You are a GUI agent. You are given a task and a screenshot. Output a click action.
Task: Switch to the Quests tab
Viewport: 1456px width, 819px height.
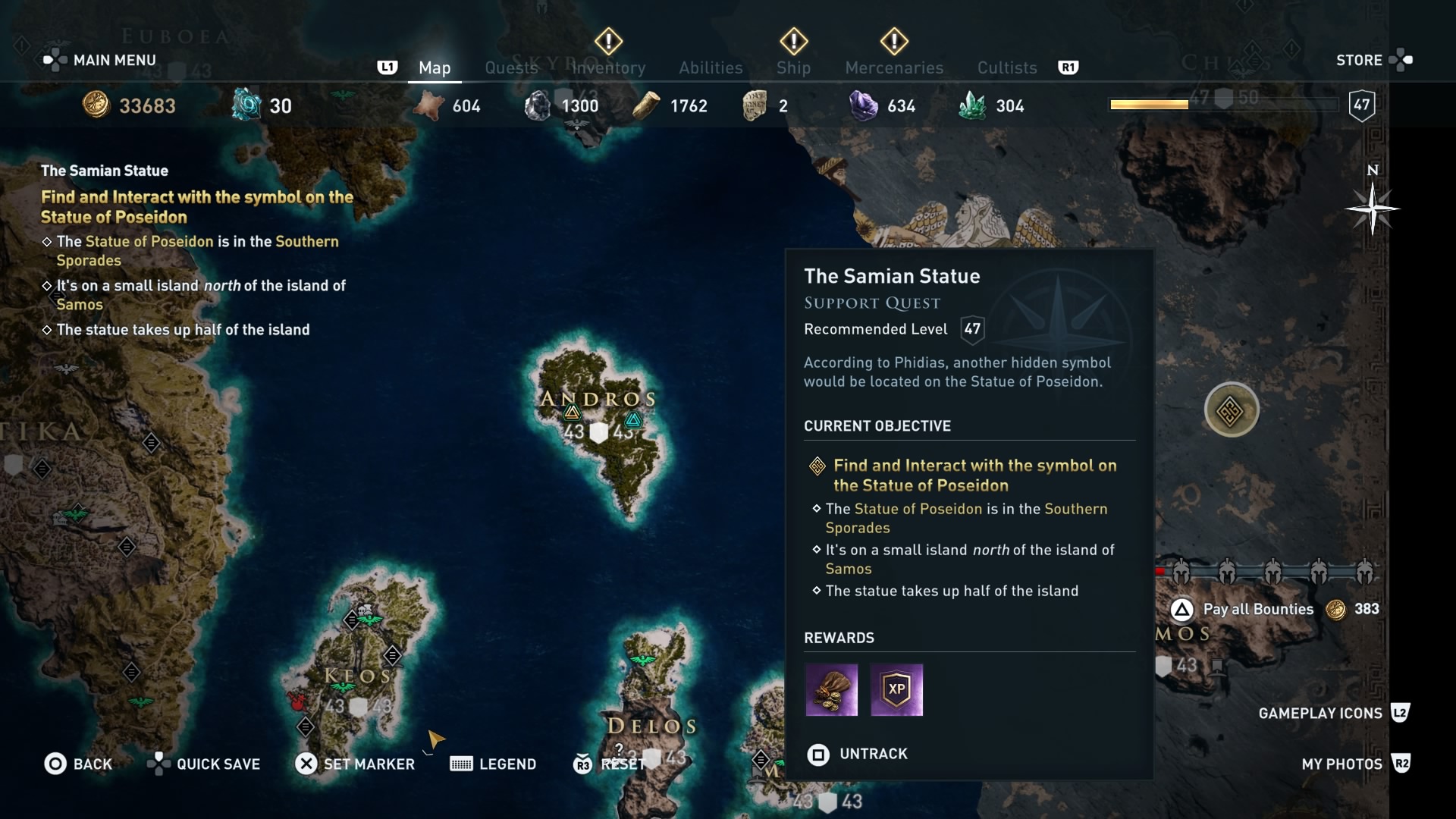(511, 67)
